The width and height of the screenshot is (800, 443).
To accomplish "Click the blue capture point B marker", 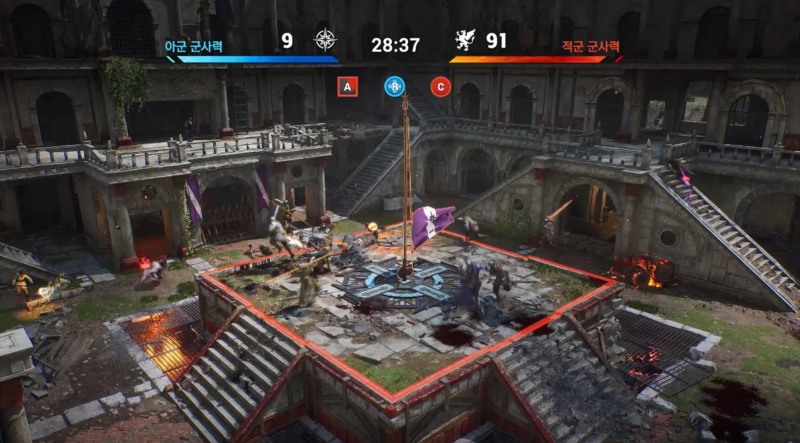I will tap(394, 86).
